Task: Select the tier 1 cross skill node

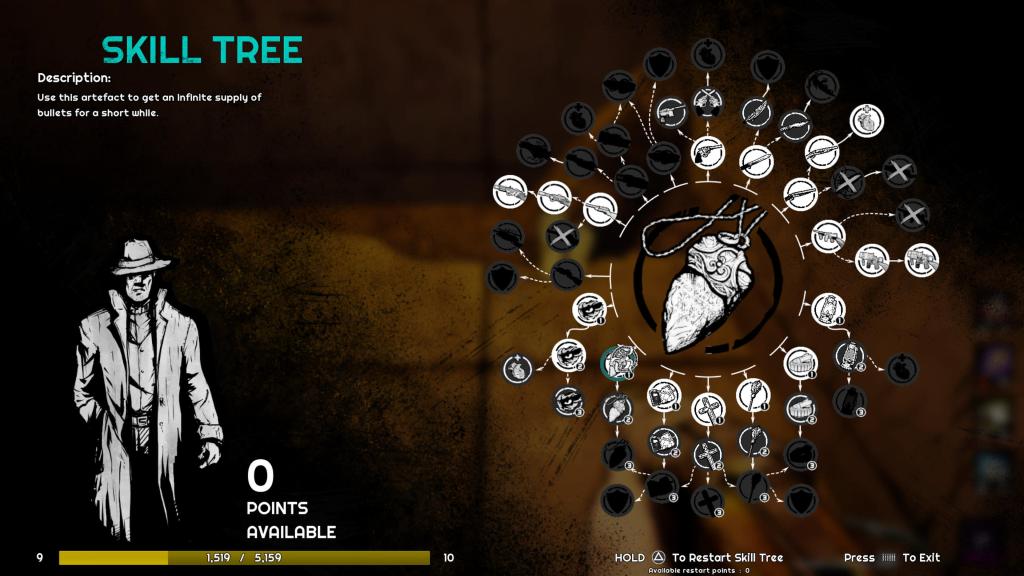Action: [709, 408]
